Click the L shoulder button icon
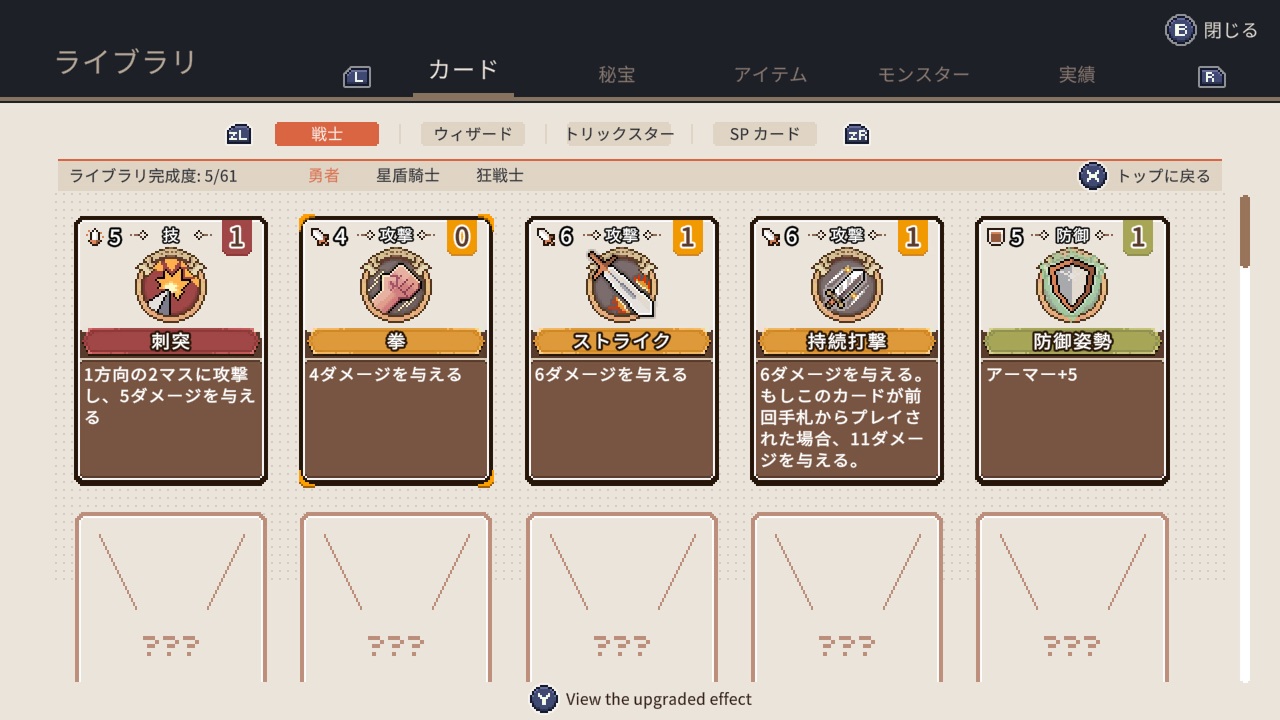 pyautogui.click(x=356, y=75)
